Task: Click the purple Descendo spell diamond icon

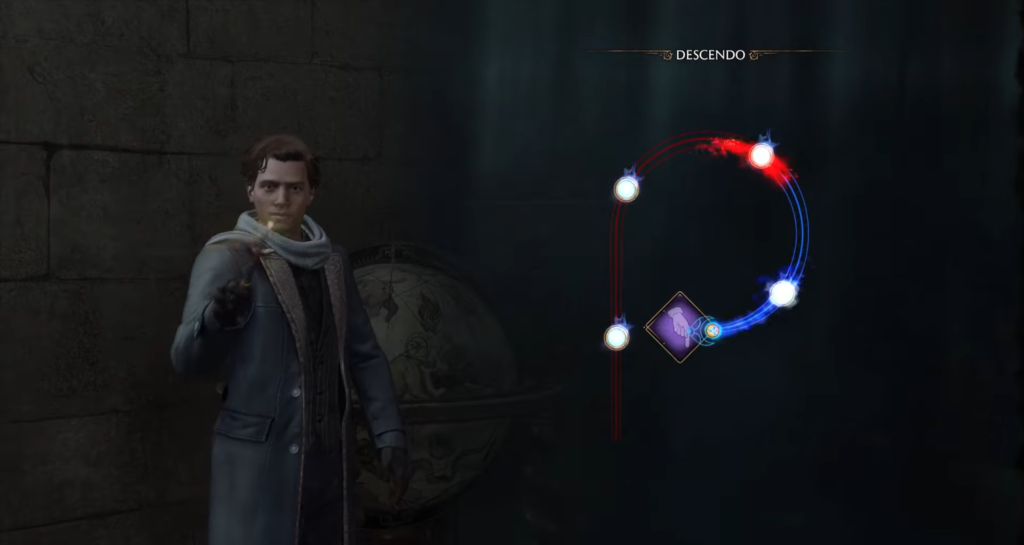Action: coord(678,327)
